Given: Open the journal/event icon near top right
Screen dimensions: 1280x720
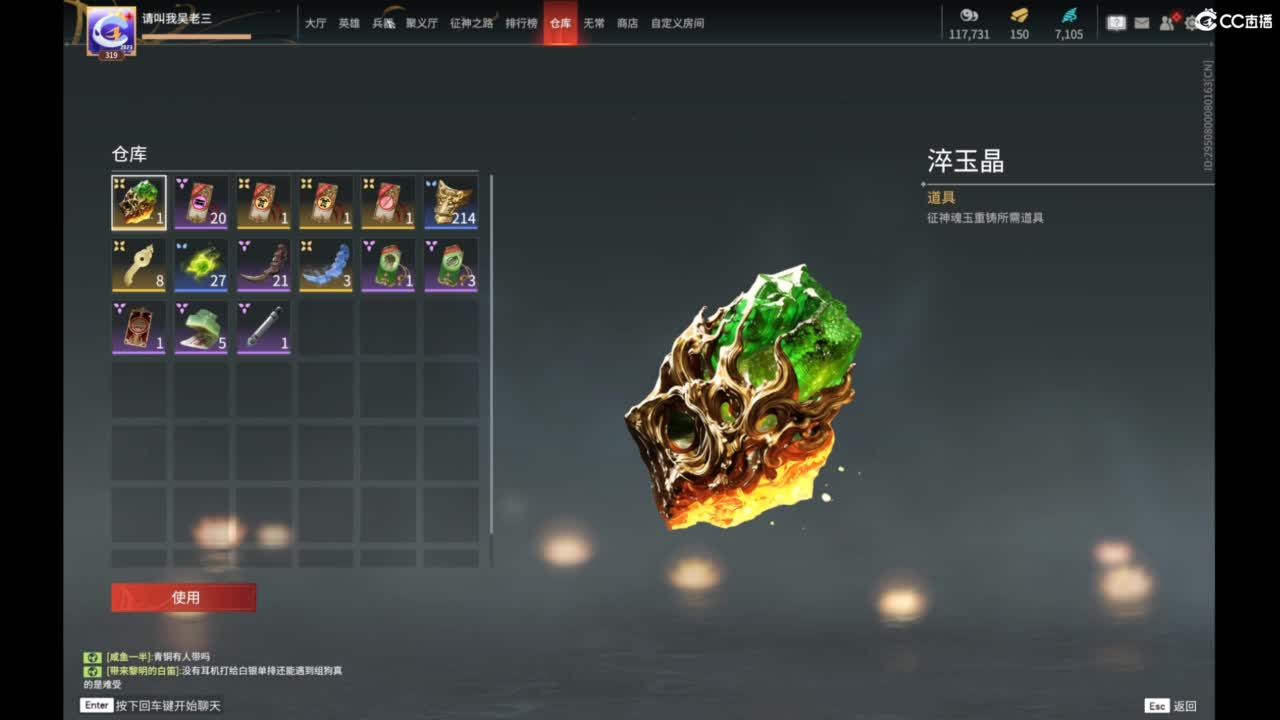Looking at the screenshot, I should pyautogui.click(x=1115, y=21).
